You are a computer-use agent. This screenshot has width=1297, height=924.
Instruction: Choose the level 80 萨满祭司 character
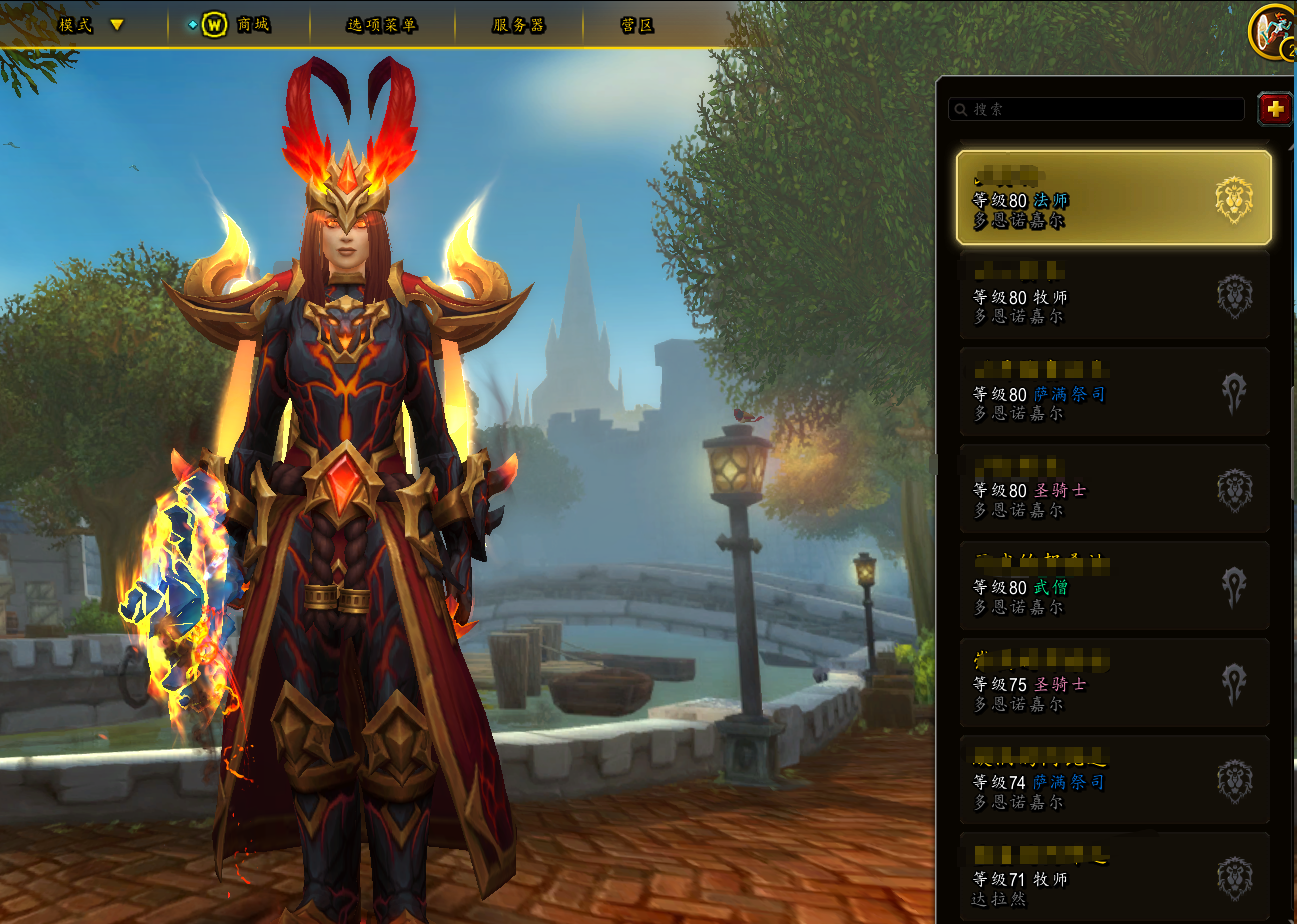click(x=1113, y=392)
